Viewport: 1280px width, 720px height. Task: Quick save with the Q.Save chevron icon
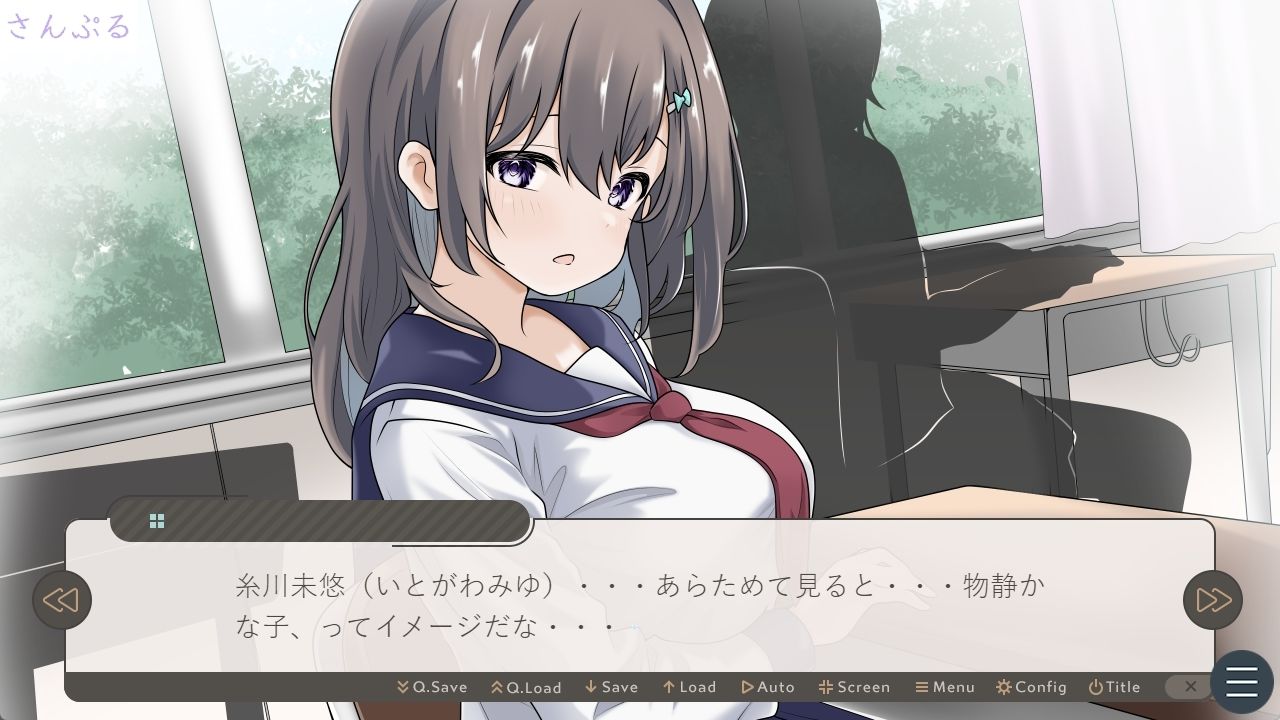click(x=402, y=687)
